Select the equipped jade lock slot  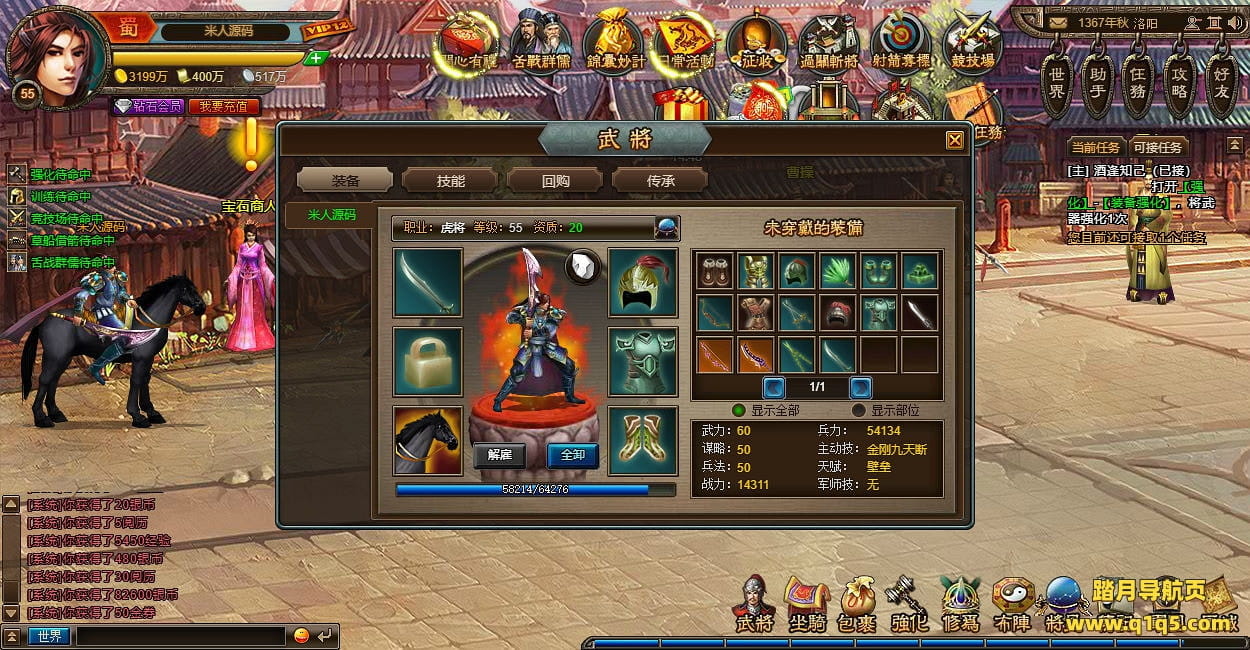click(428, 361)
